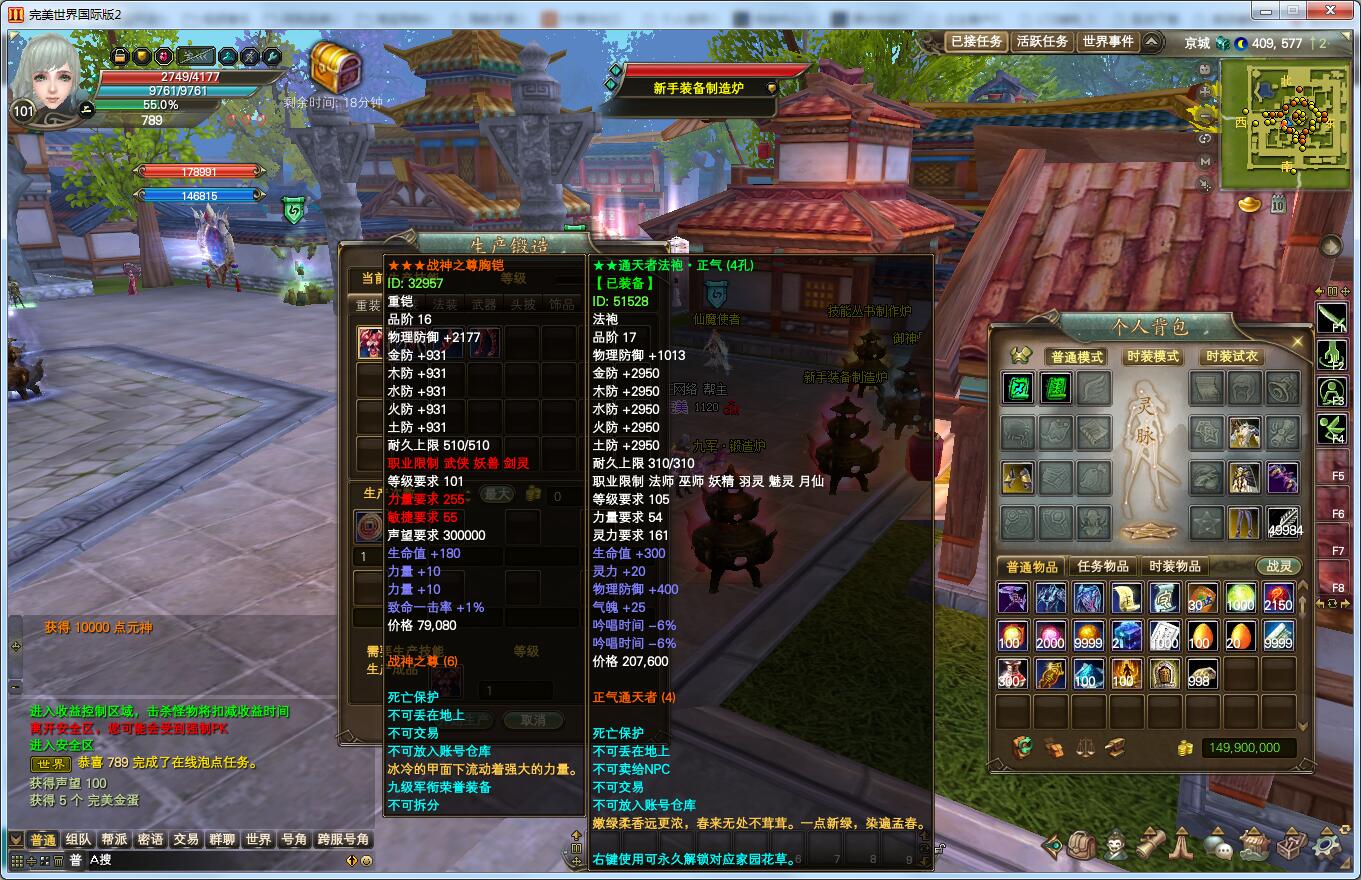Show the 活跃任务 active quests

pos(1041,42)
